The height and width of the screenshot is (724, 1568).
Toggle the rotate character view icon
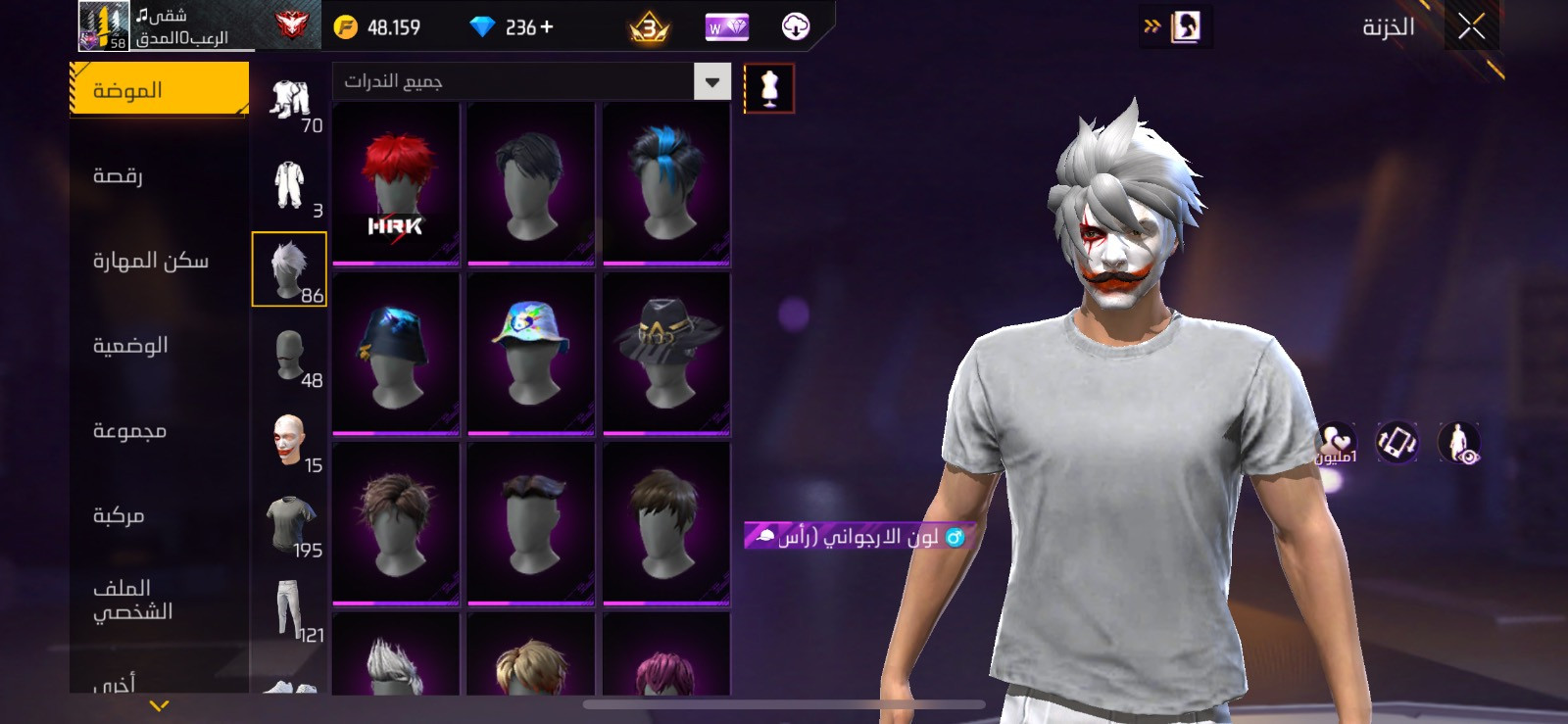[1396, 443]
